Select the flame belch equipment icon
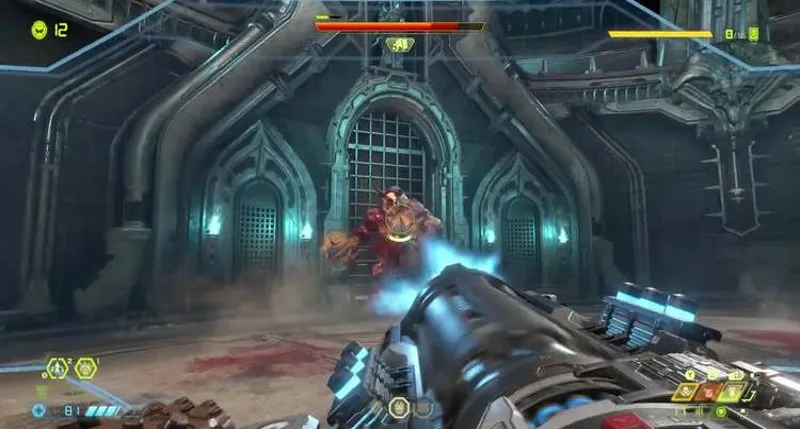Screen dimensions: 800x429 pyautogui.click(x=85, y=368)
